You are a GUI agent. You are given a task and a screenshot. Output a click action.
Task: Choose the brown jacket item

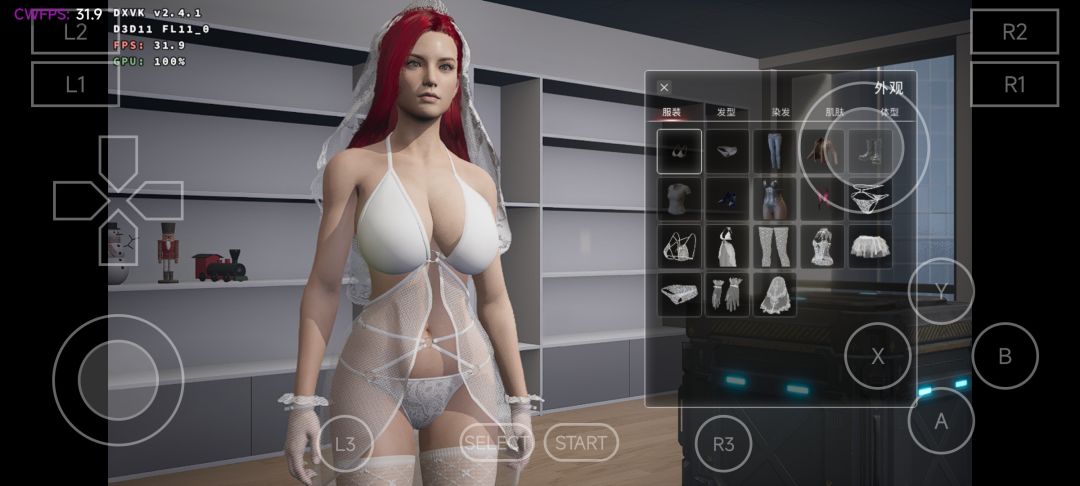(x=823, y=151)
